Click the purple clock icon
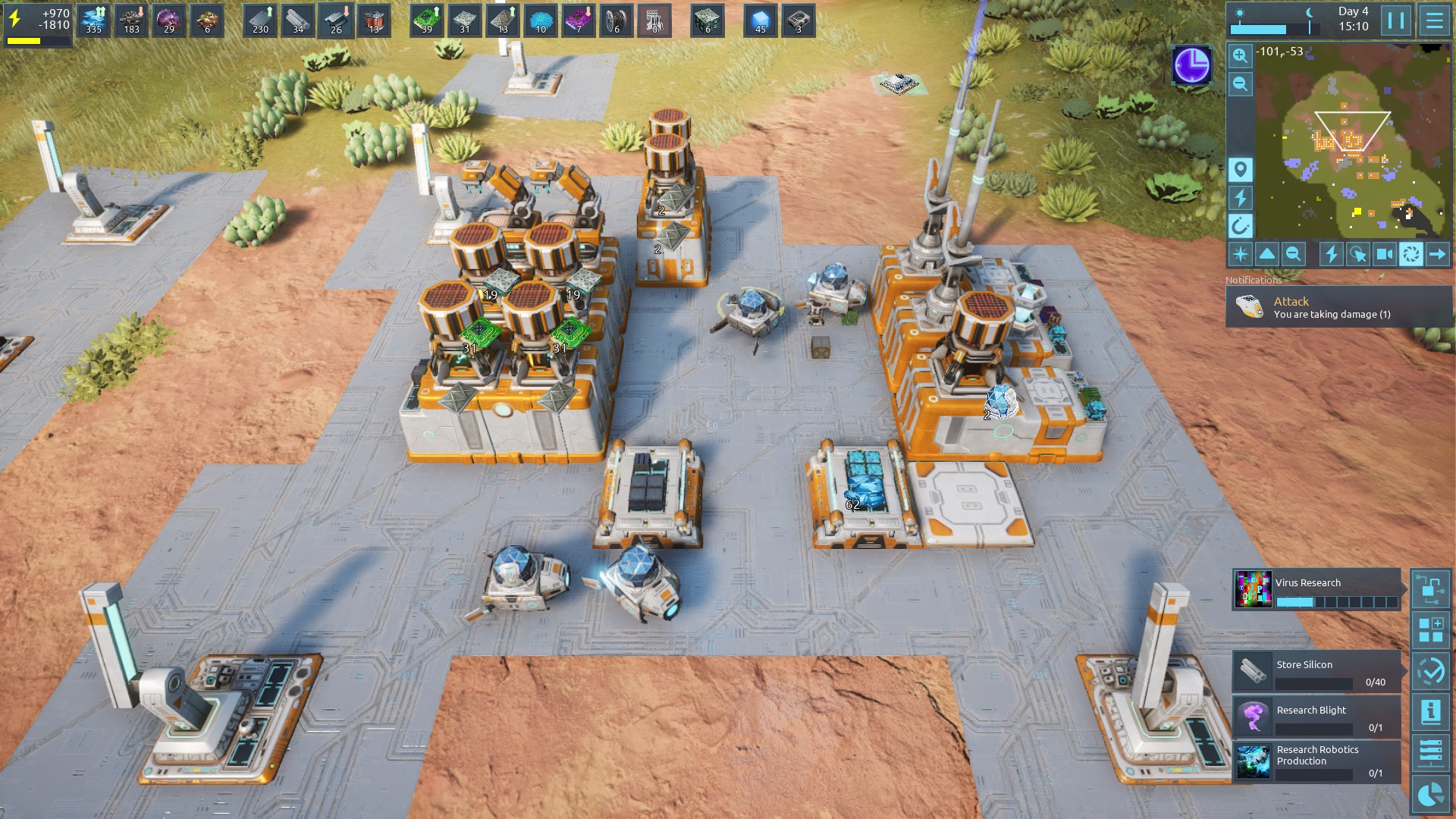 (1191, 65)
